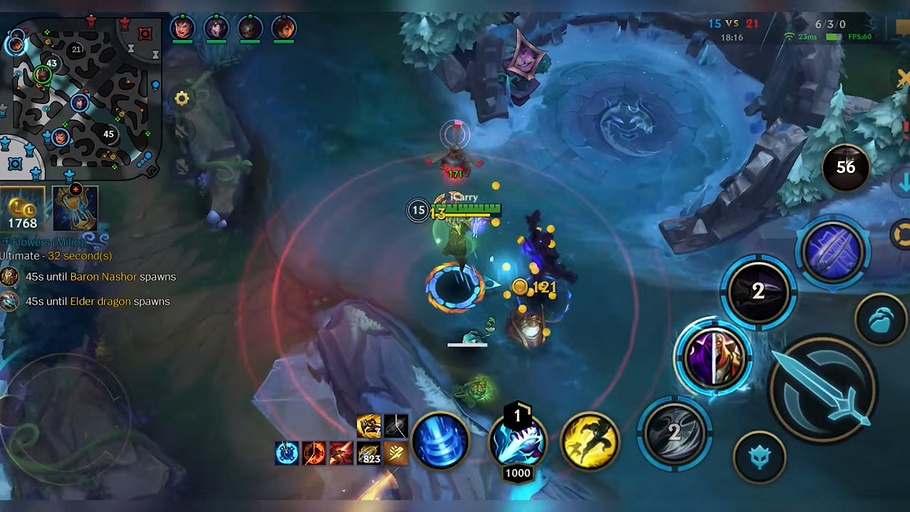Tap the ability on 56-second cooldown
The height and width of the screenshot is (512, 910).
(845, 167)
